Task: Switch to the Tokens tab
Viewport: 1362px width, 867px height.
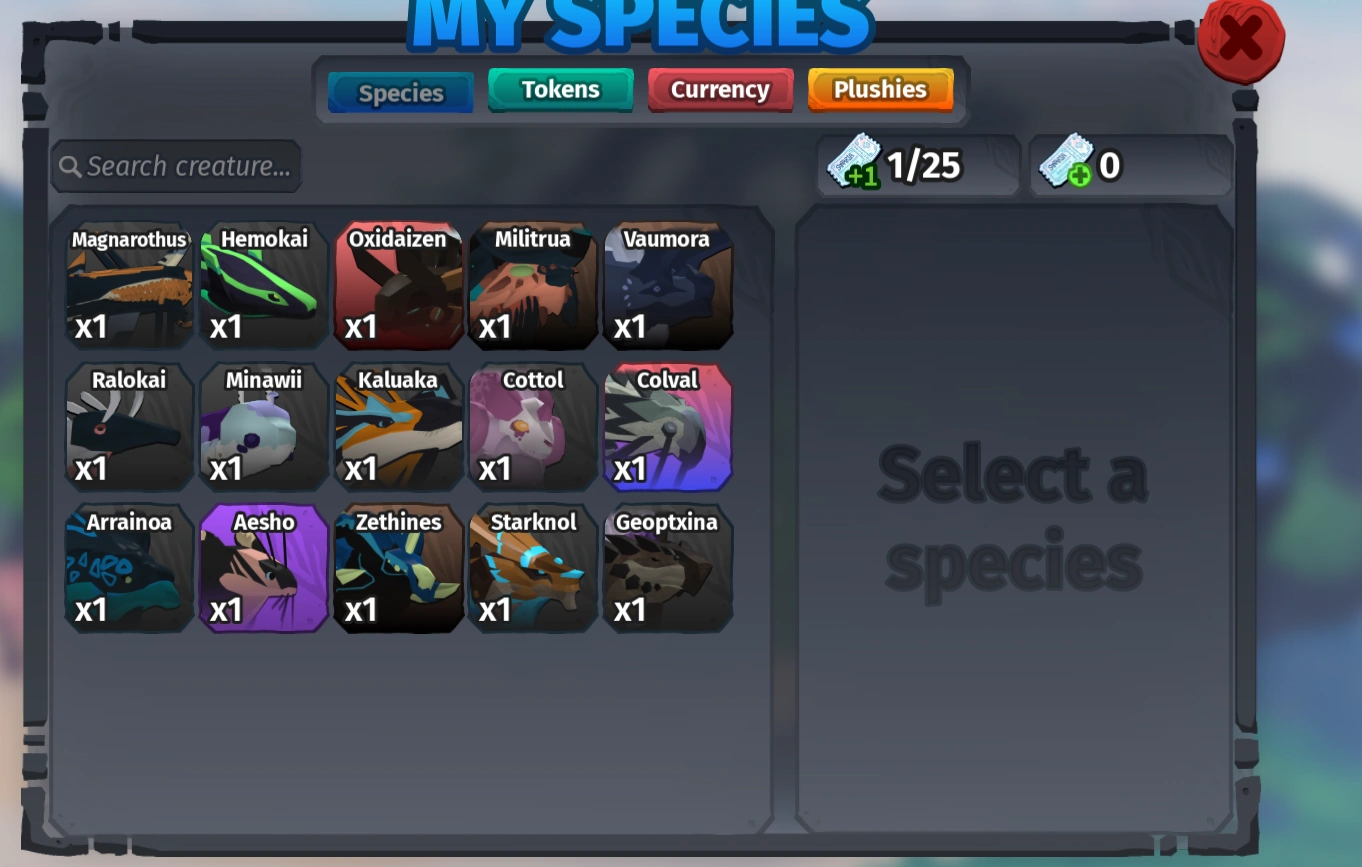Action: click(x=560, y=89)
